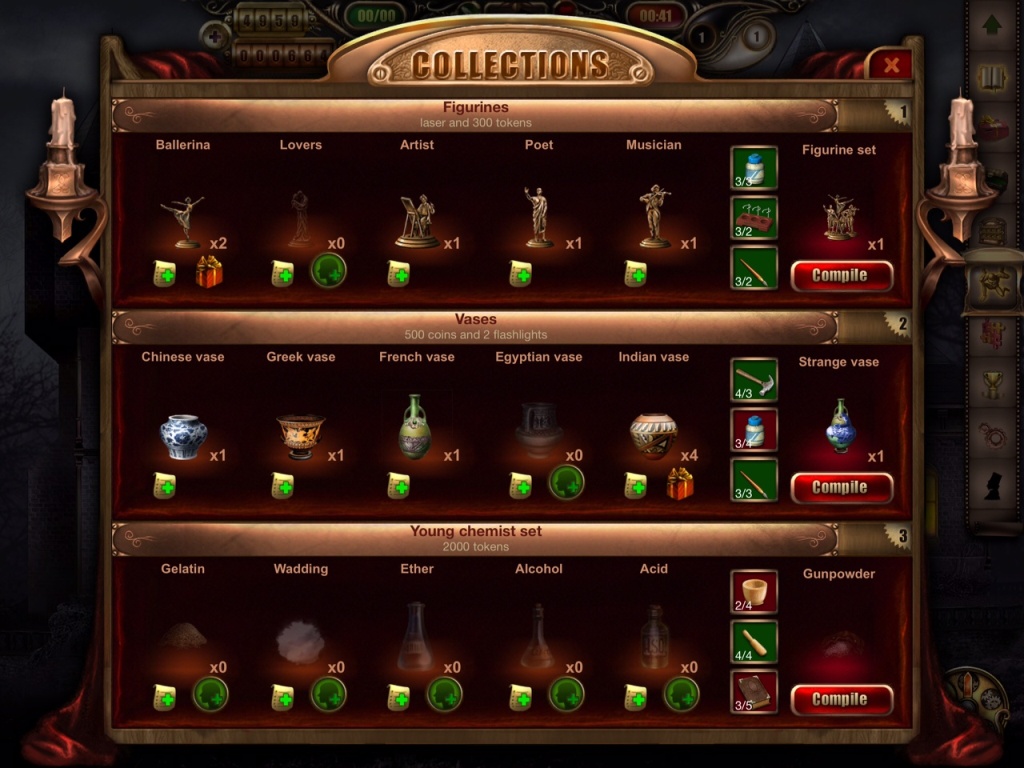The width and height of the screenshot is (1024, 768).
Task: Select the mortar ingredient for Gunpowder
Action: (x=754, y=592)
